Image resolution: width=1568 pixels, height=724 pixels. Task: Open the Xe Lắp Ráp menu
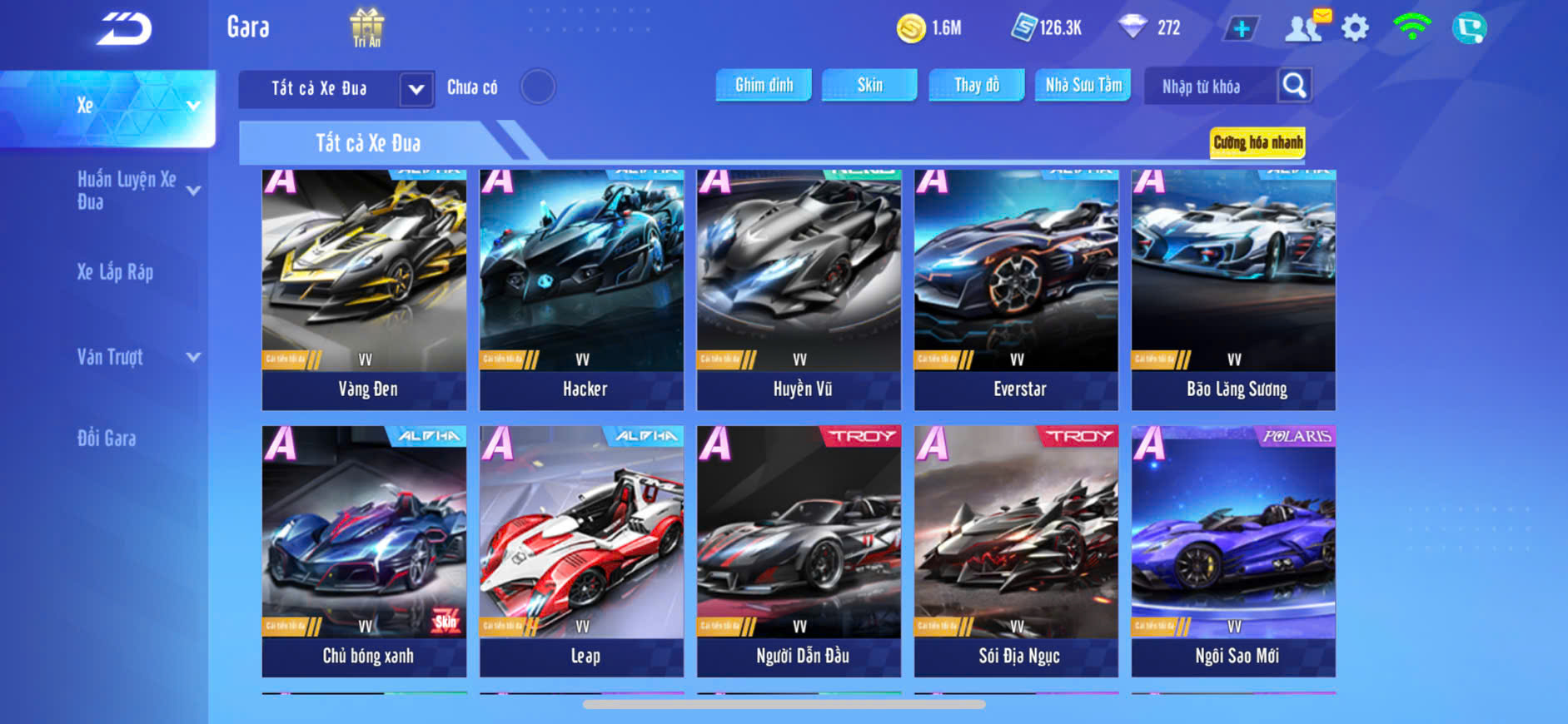pos(115,272)
